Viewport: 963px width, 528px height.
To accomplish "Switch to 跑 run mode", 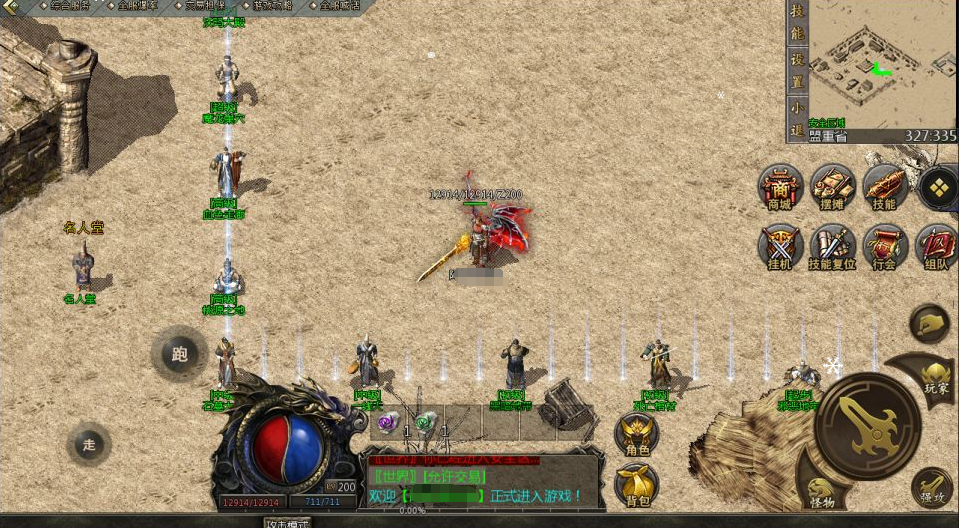I will (x=179, y=354).
